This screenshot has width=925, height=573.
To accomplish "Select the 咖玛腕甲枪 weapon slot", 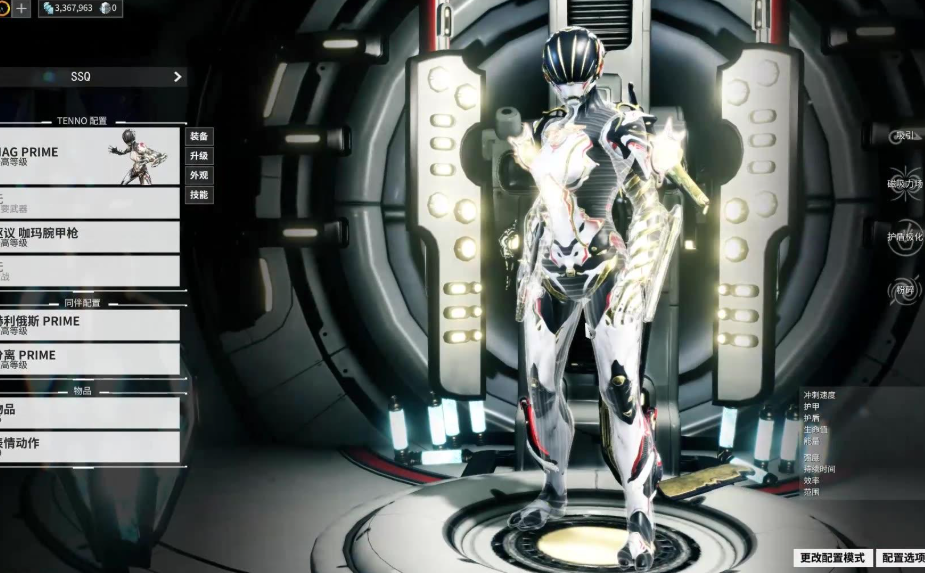I will click(x=90, y=237).
